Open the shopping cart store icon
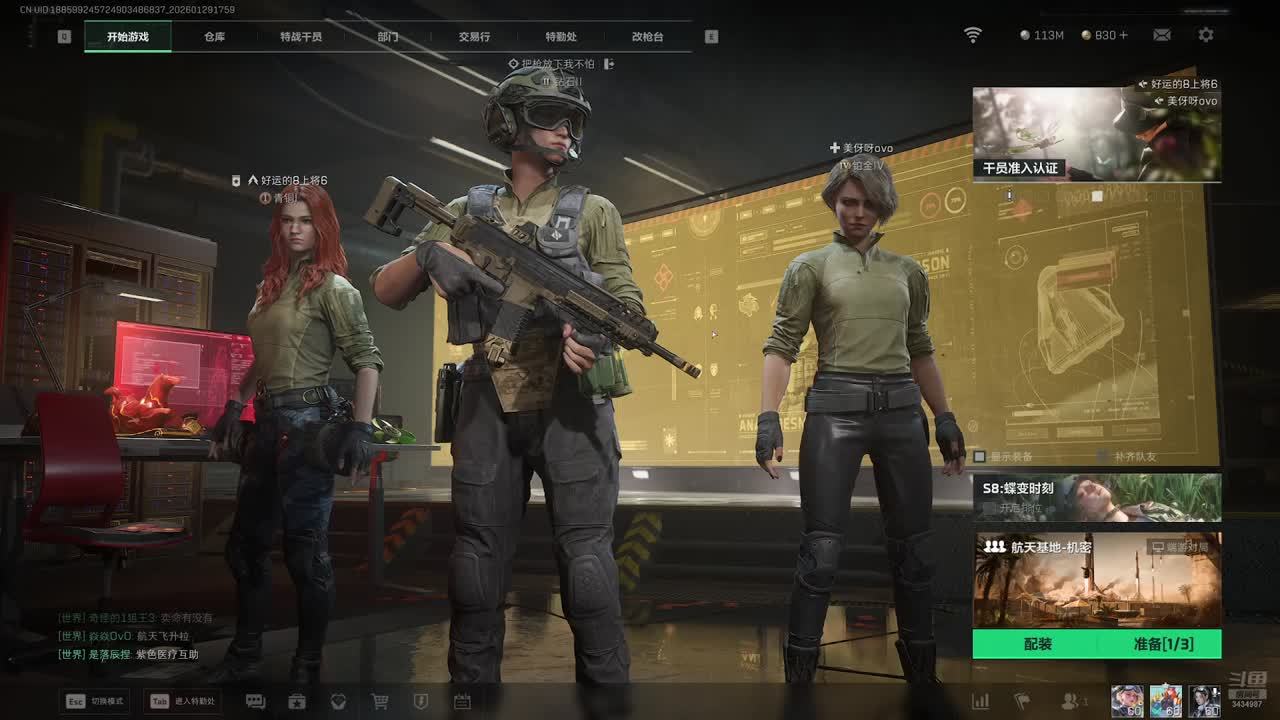Viewport: 1280px width, 720px height. point(380,702)
